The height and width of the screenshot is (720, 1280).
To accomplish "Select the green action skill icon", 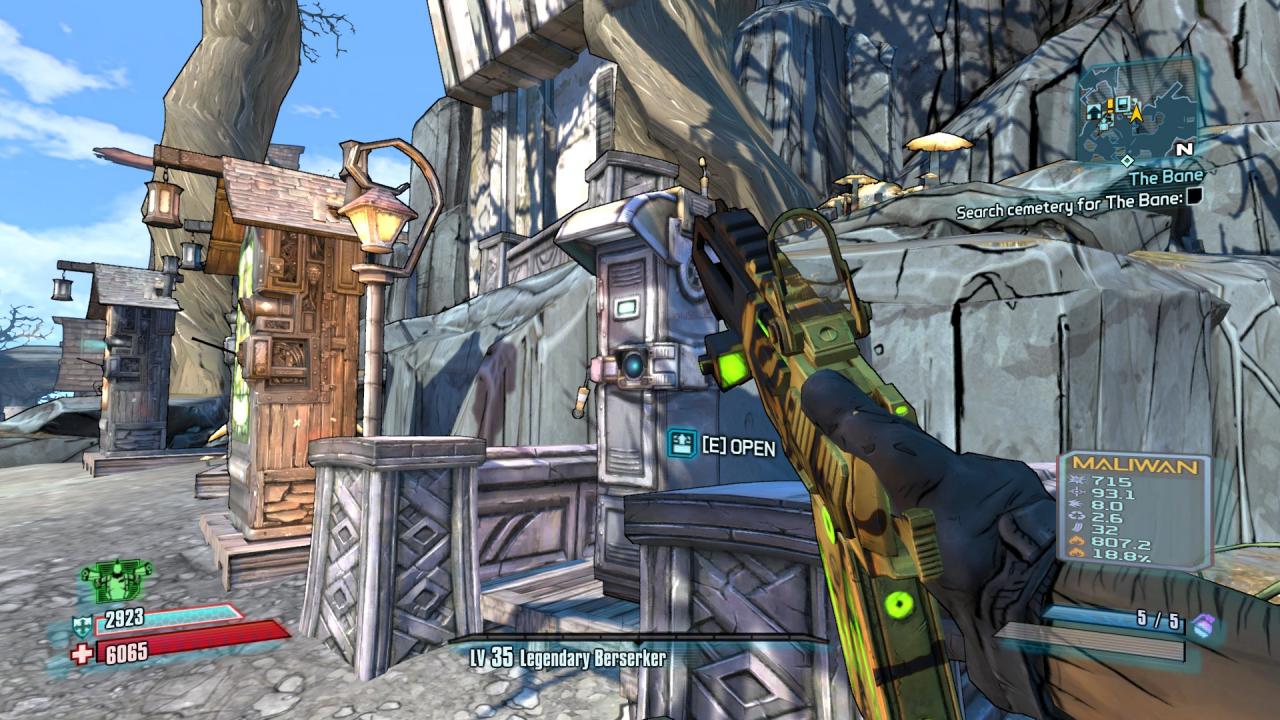I will [115, 580].
